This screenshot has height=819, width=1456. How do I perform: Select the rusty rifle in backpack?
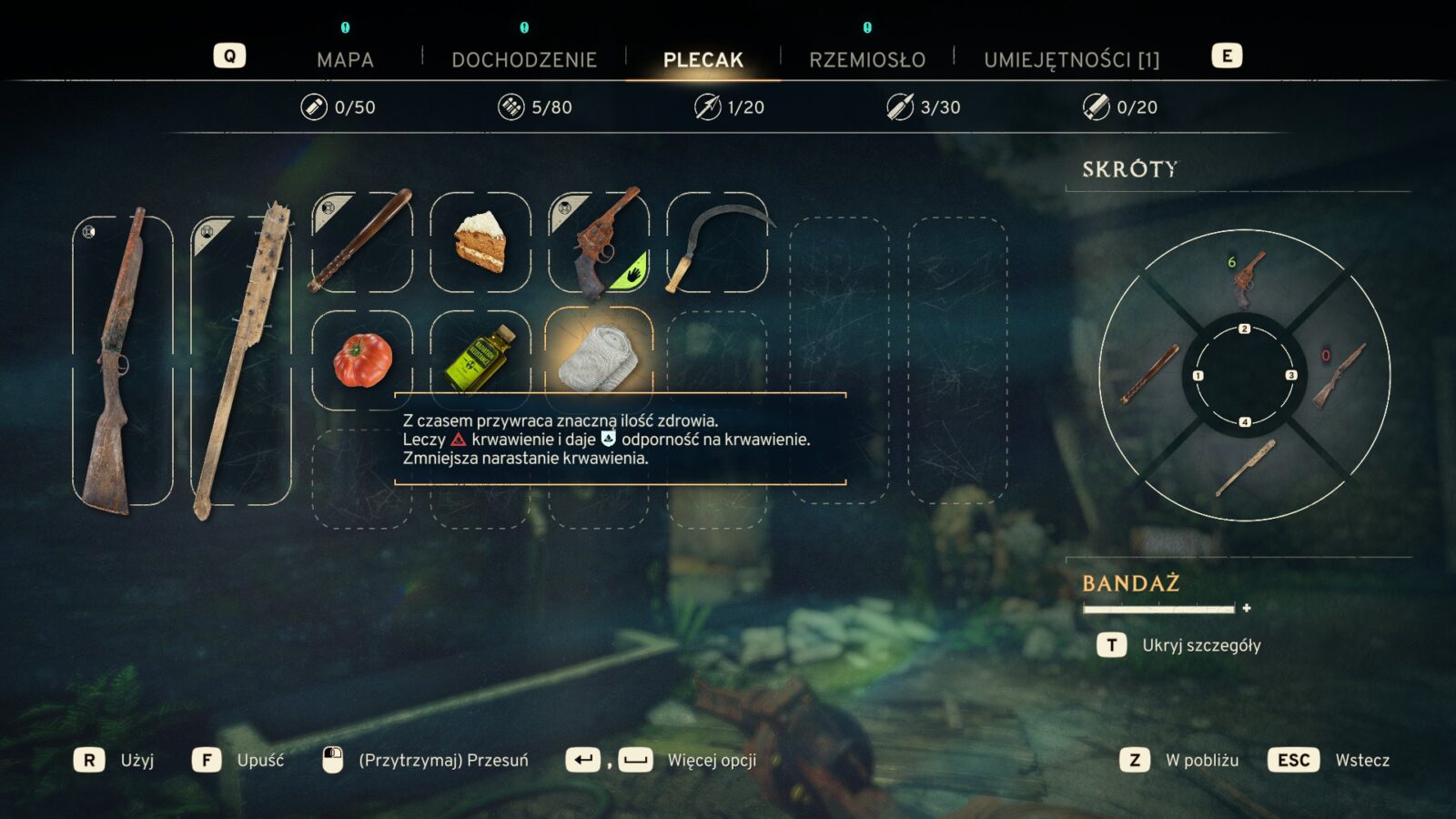point(122,360)
